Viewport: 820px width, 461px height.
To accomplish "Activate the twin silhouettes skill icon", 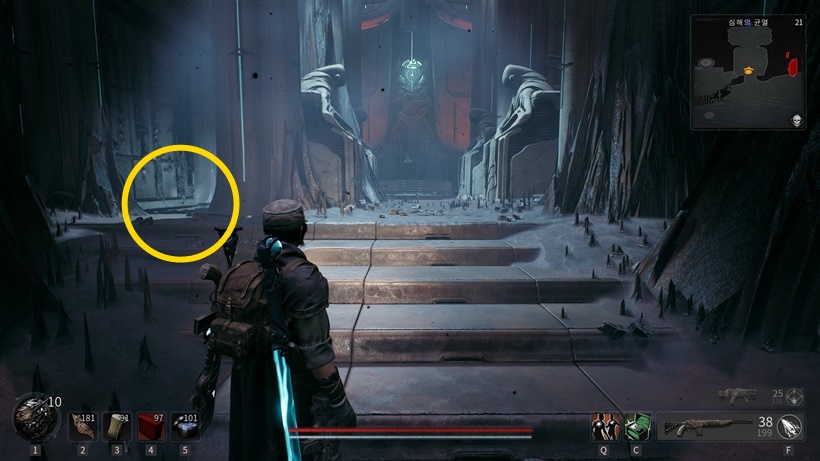I will click(x=603, y=427).
